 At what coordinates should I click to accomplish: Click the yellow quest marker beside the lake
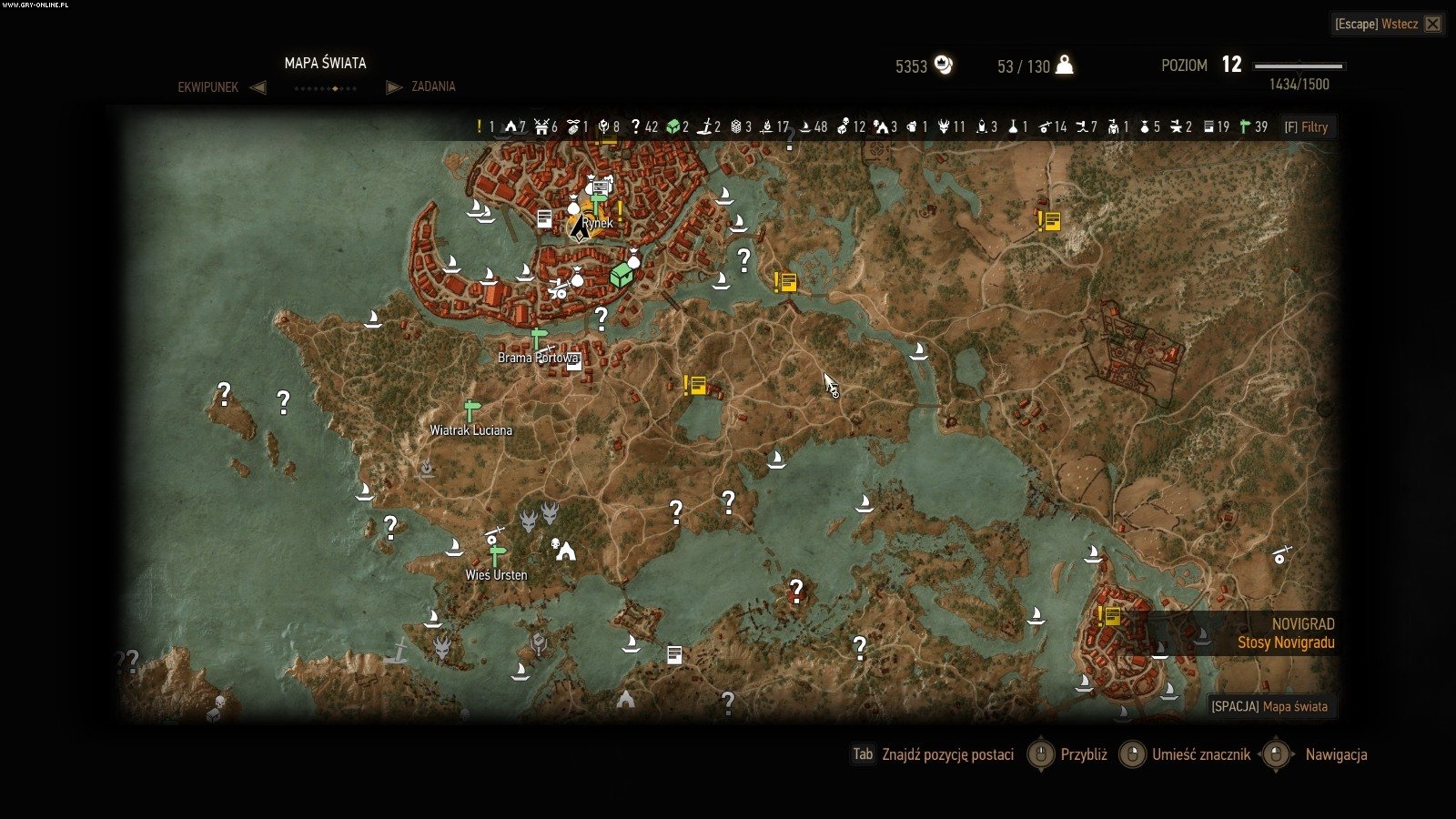695,386
